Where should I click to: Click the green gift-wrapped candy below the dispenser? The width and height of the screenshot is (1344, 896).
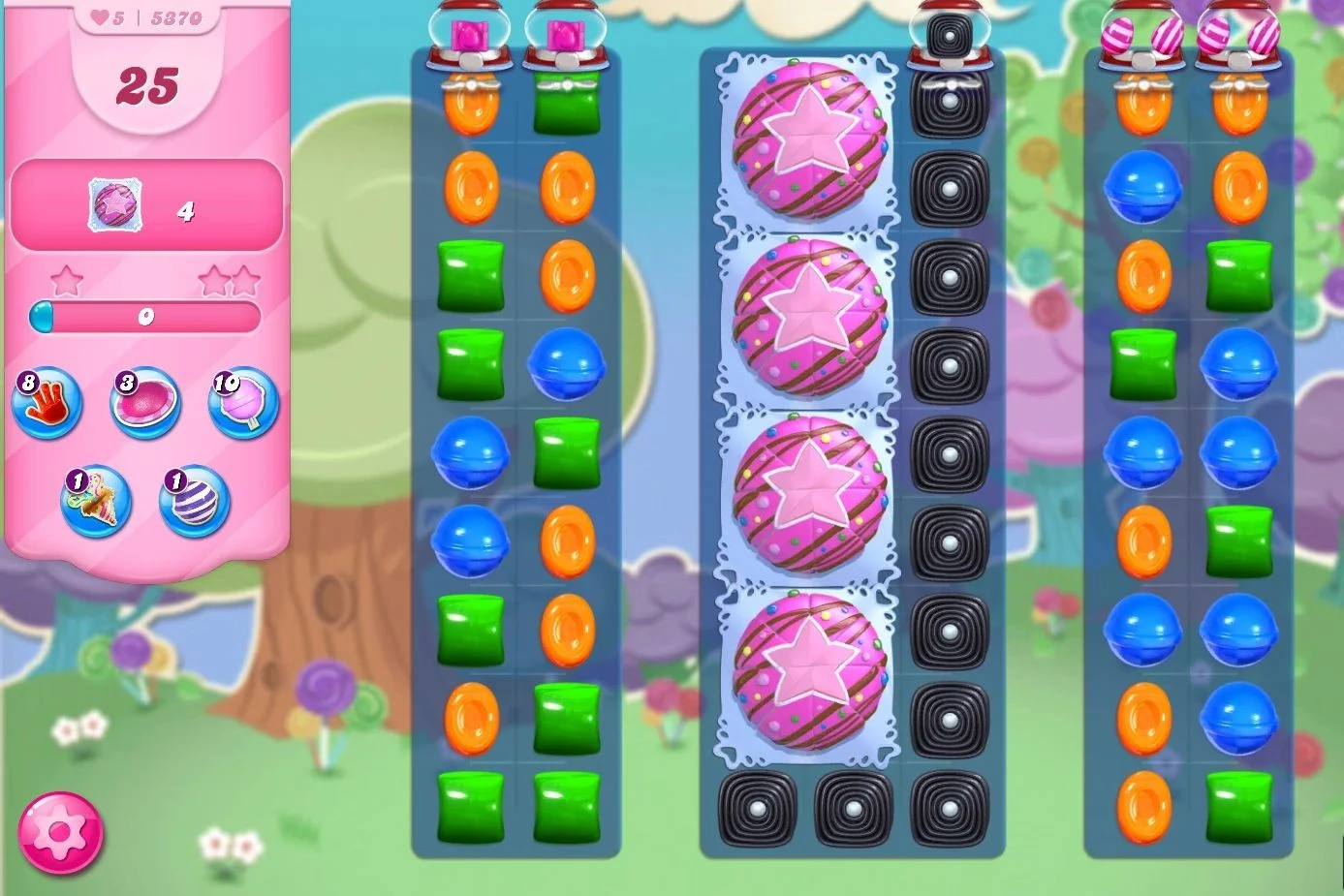pyautogui.click(x=569, y=102)
